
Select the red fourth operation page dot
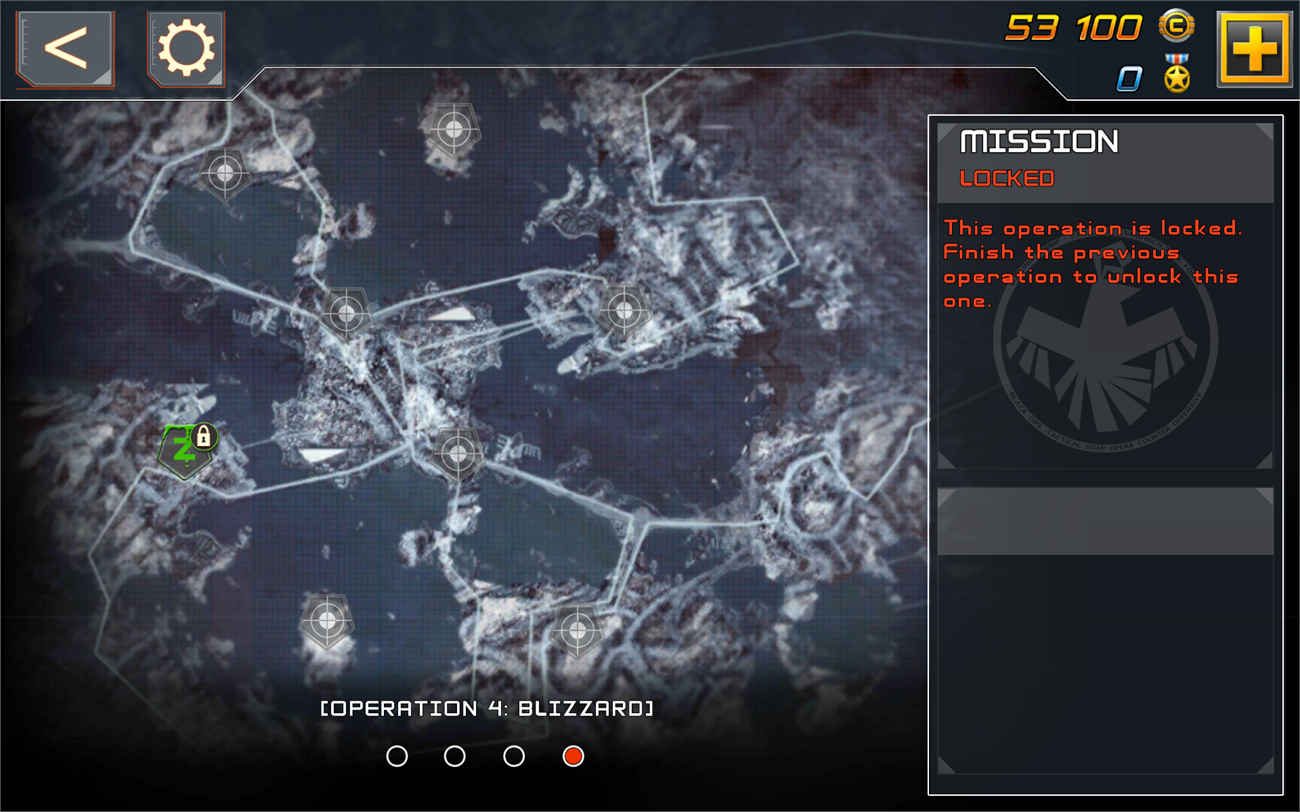(x=573, y=756)
